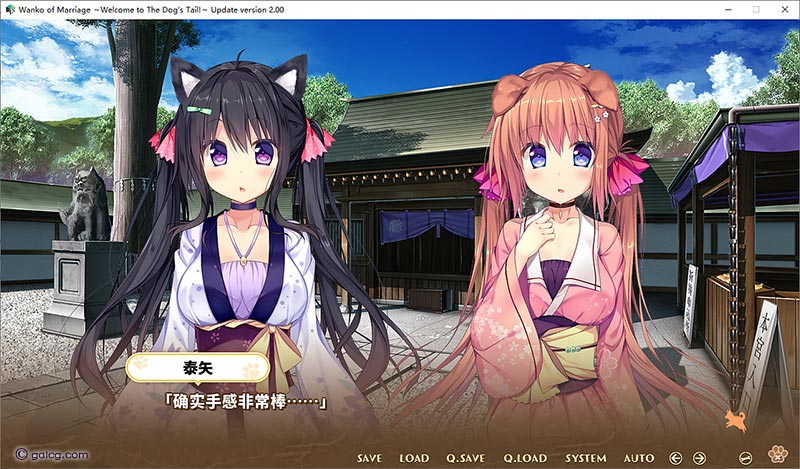Open the SAVE menu

(x=369, y=458)
